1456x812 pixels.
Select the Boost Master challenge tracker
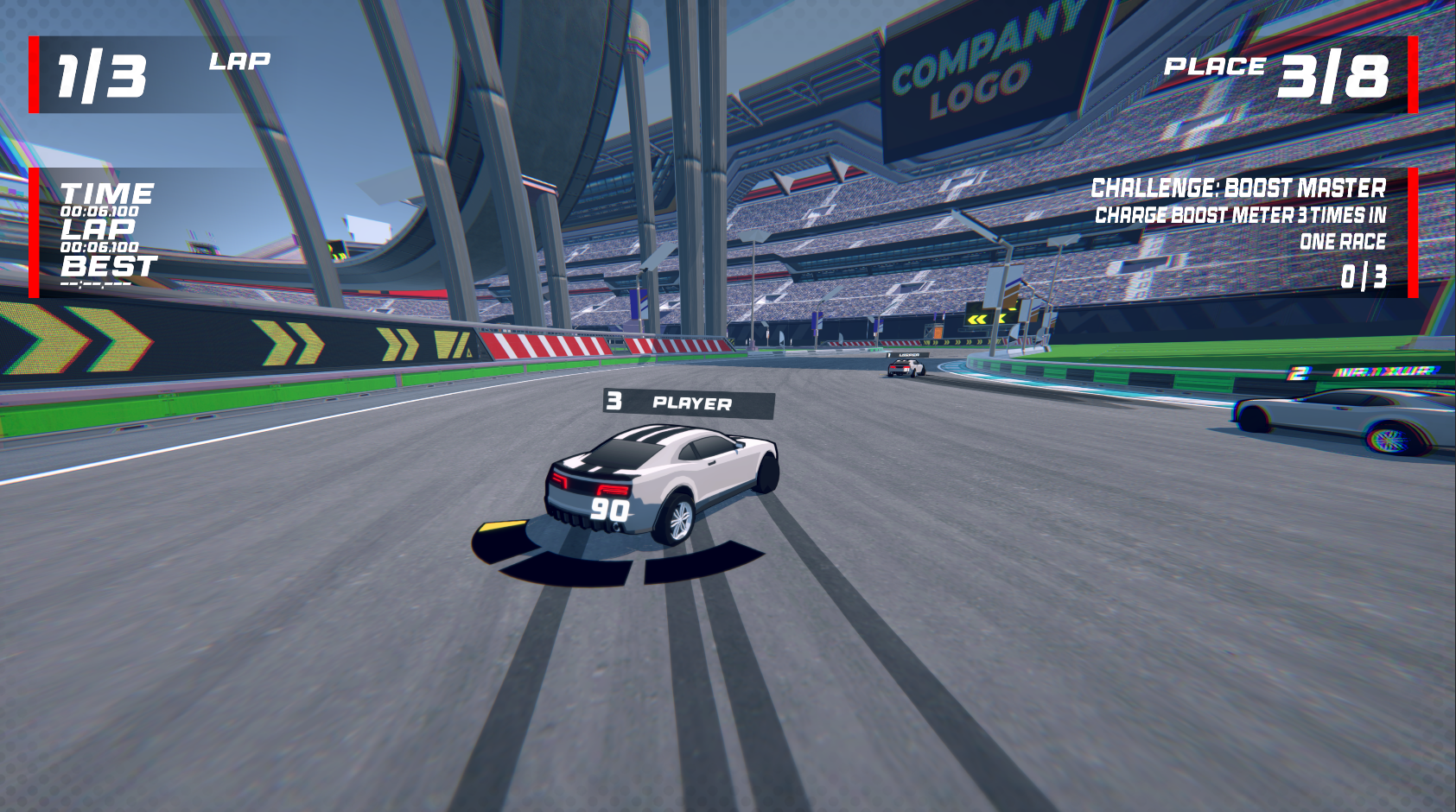[x=1239, y=232]
